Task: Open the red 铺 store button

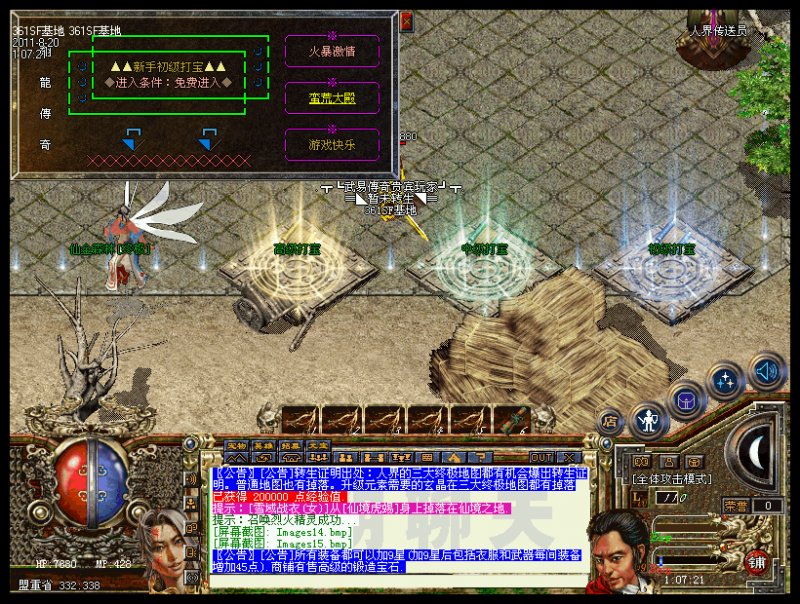Action: (759, 562)
